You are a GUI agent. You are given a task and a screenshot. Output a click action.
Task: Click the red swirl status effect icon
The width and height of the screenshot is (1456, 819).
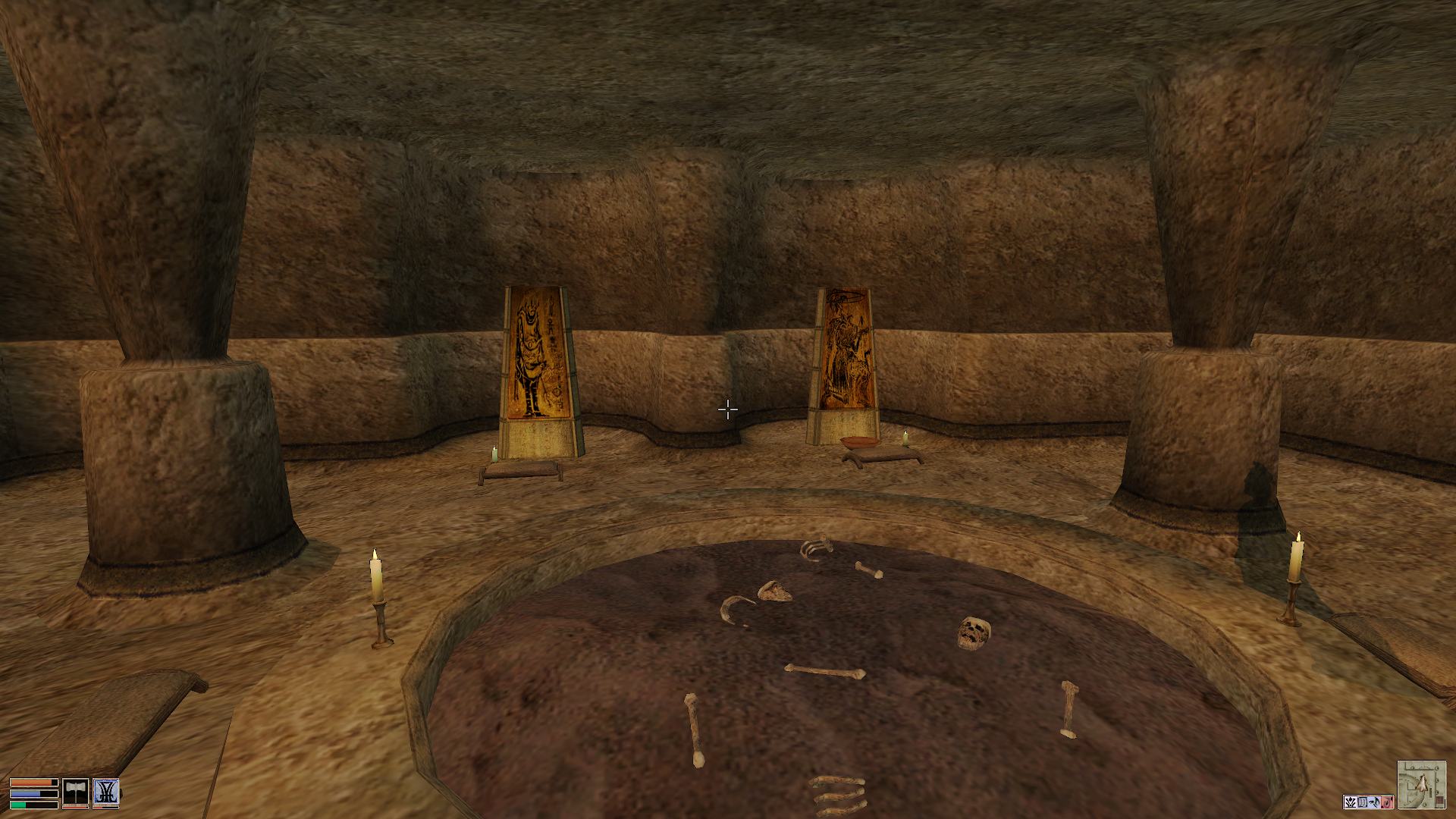[1387, 802]
